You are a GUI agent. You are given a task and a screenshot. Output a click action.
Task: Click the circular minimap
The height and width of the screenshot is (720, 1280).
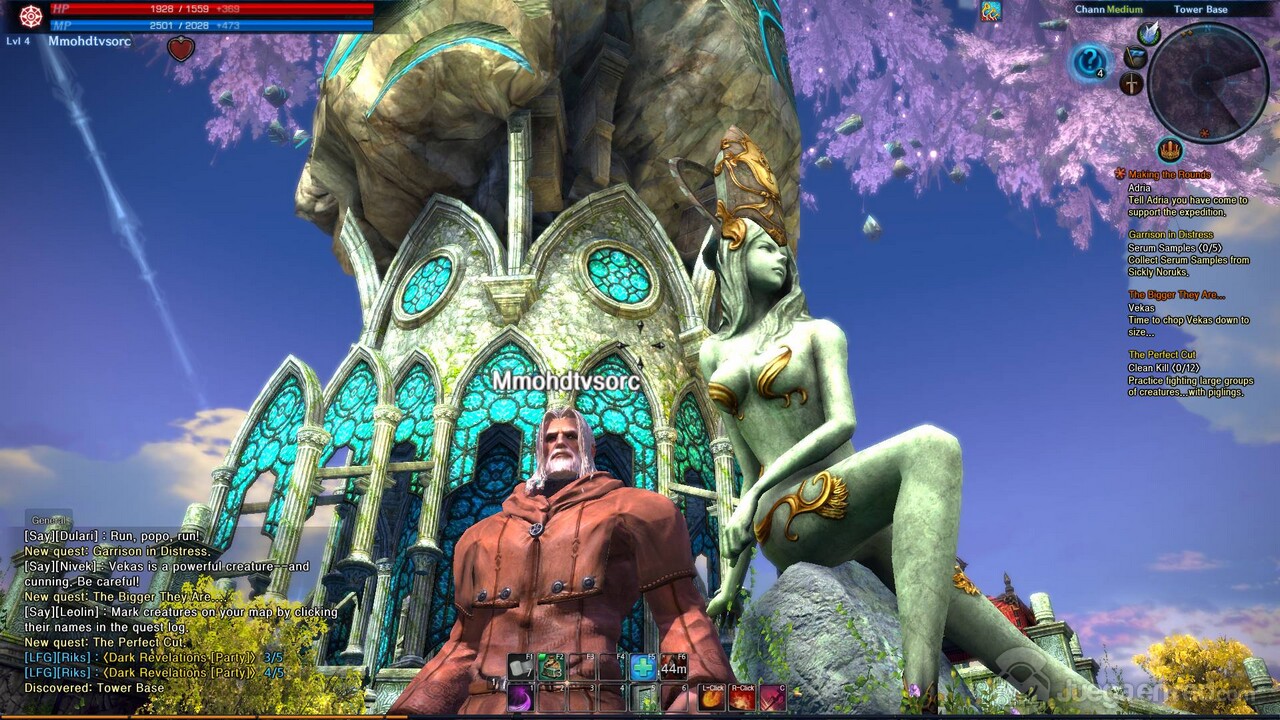tap(1208, 82)
